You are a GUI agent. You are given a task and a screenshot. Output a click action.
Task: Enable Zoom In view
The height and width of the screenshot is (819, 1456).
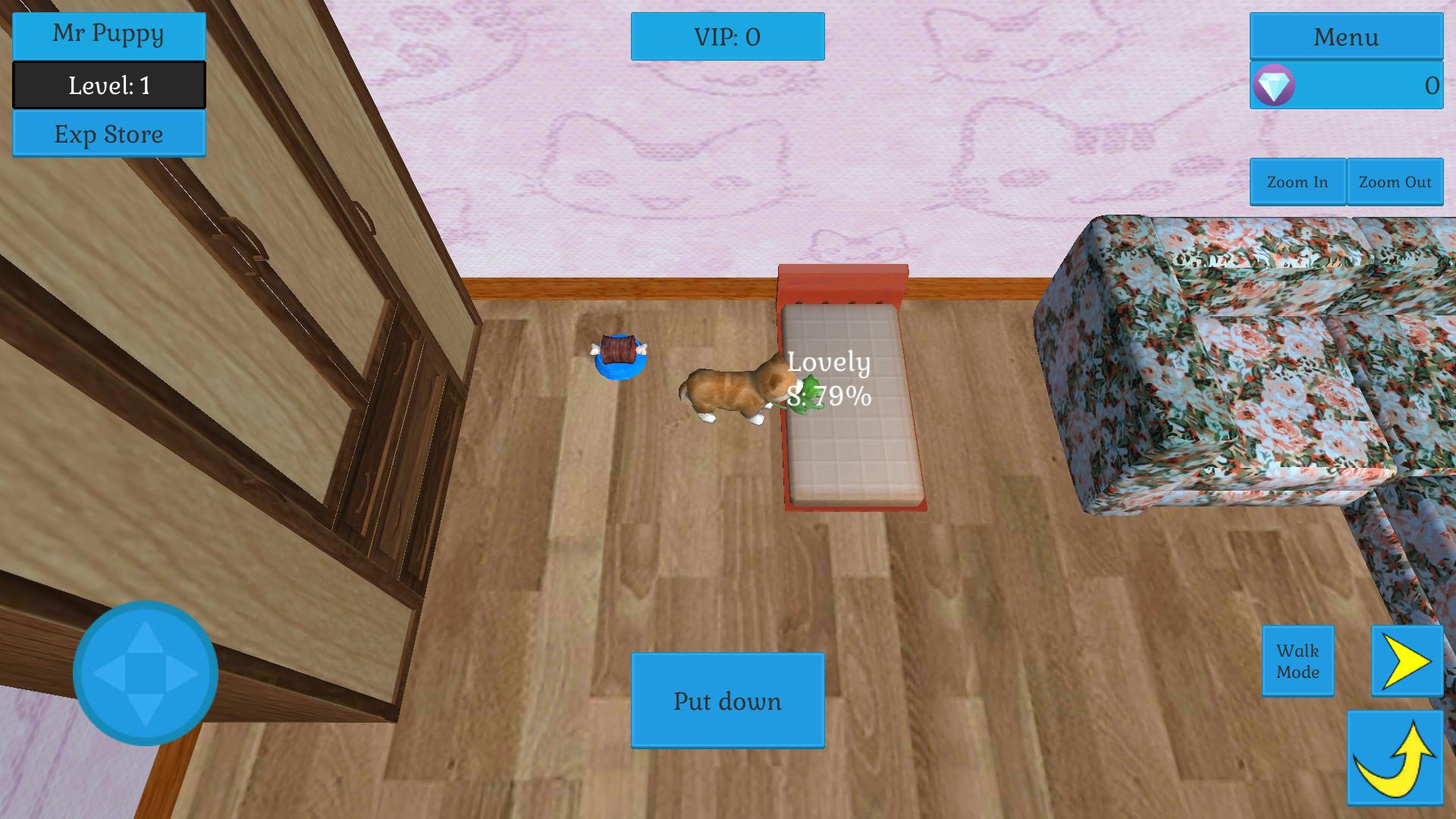click(1298, 182)
